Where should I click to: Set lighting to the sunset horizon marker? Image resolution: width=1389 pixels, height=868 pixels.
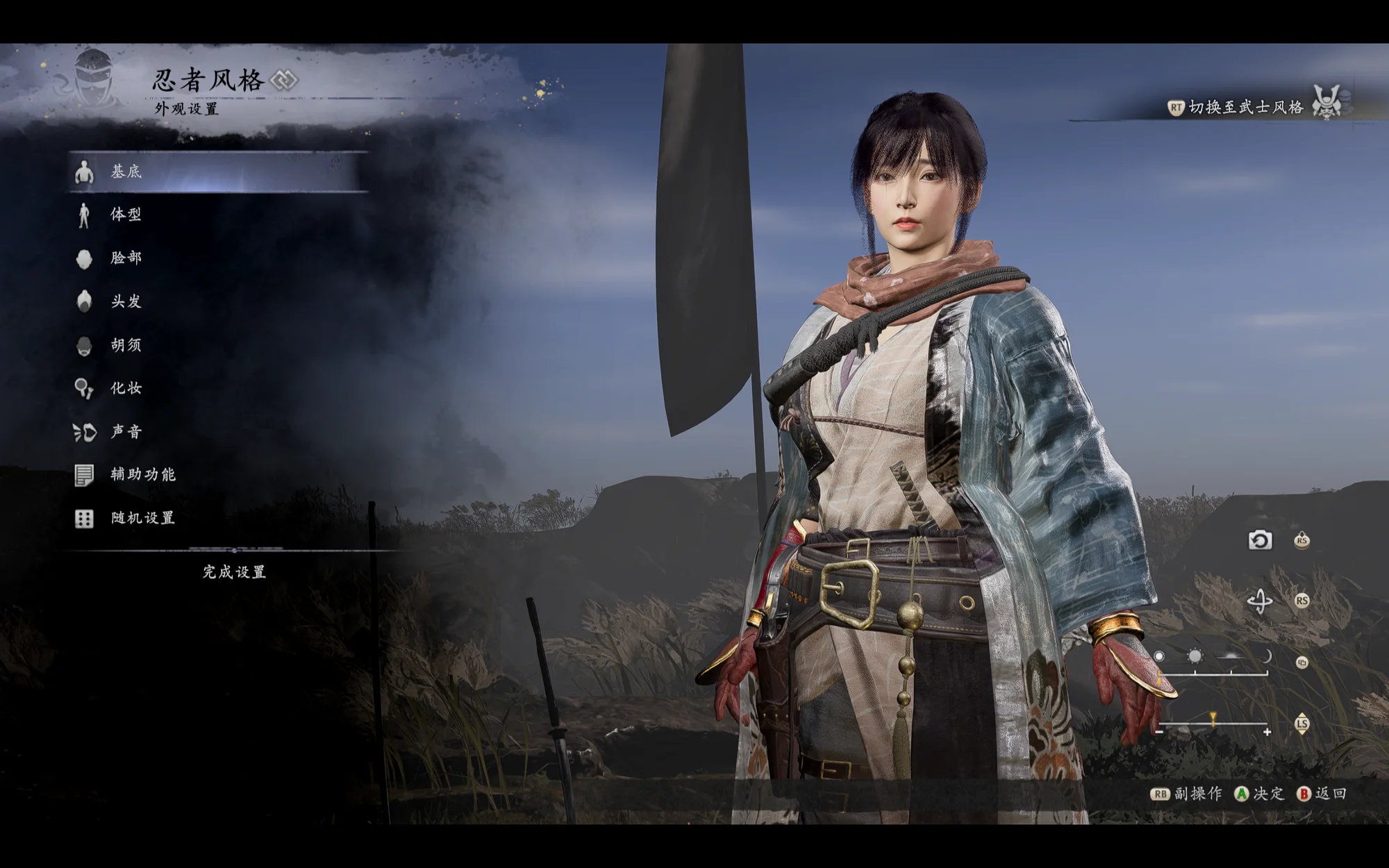pyautogui.click(x=1231, y=656)
